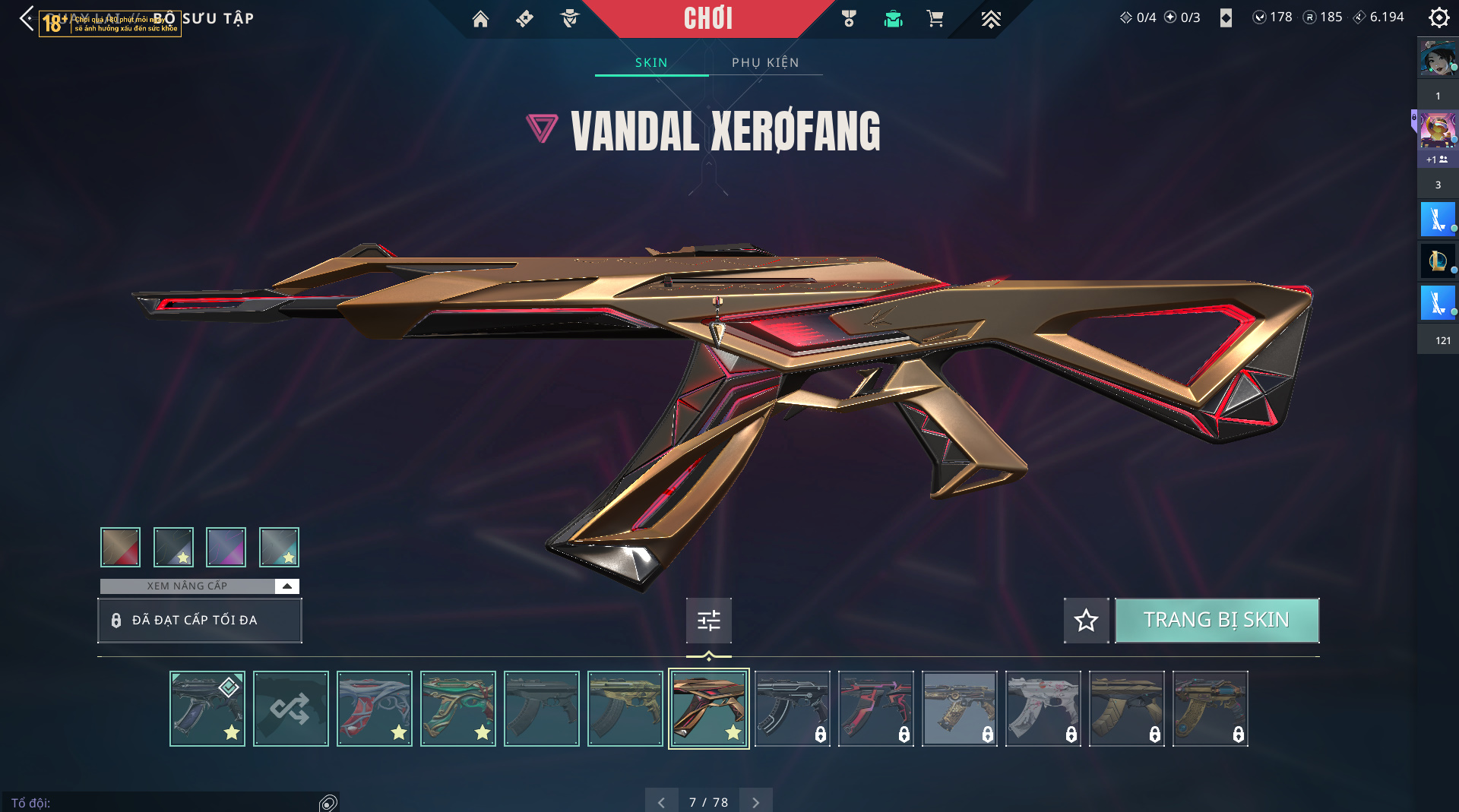Pick the red and silver Vandal thumbnail

click(374, 709)
